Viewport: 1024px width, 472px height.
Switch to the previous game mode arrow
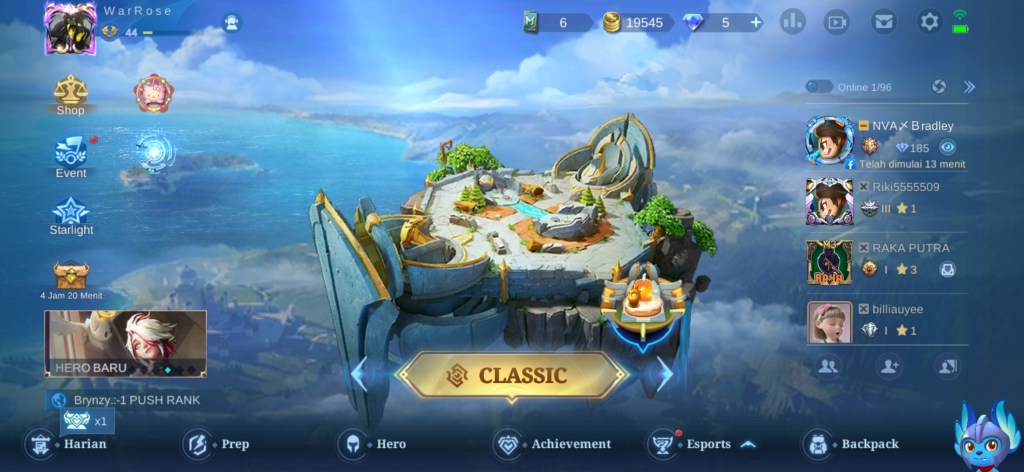click(360, 374)
